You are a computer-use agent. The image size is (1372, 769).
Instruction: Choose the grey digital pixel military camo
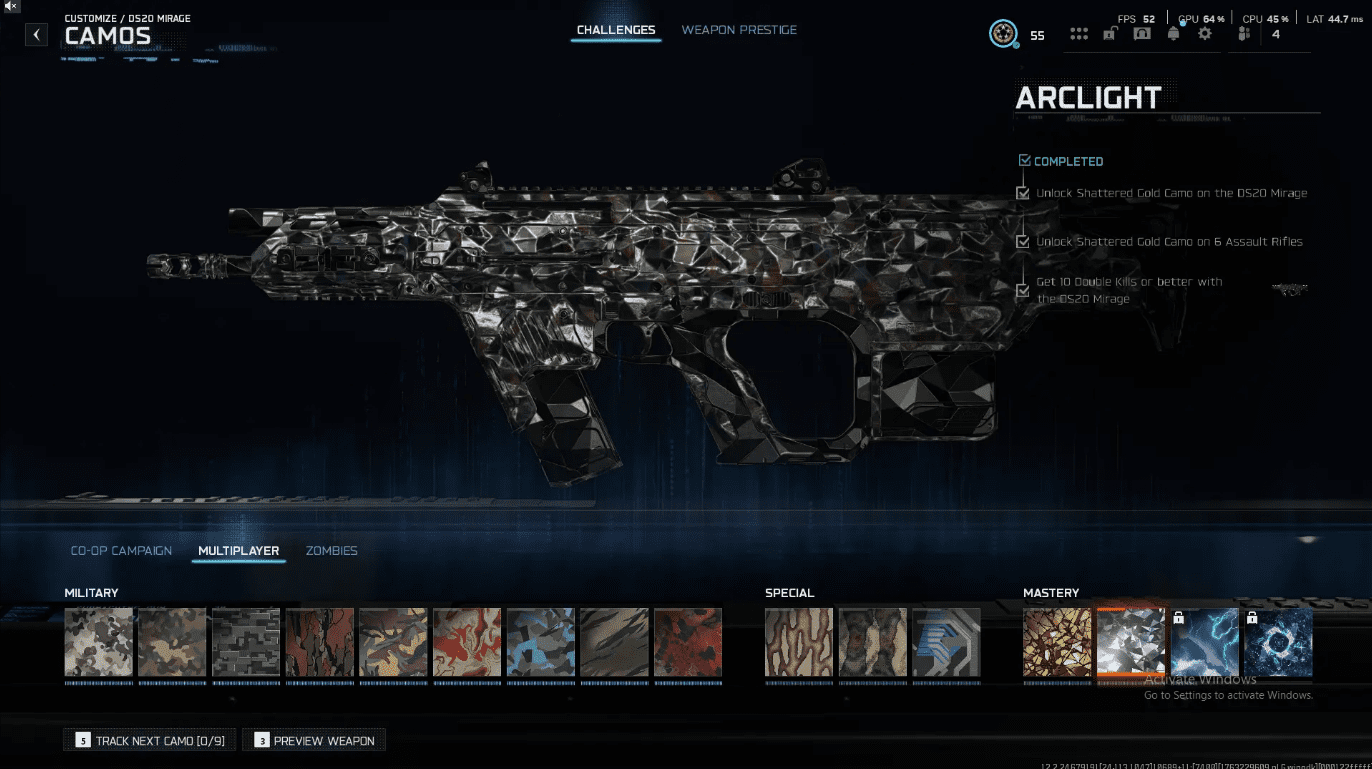point(246,643)
